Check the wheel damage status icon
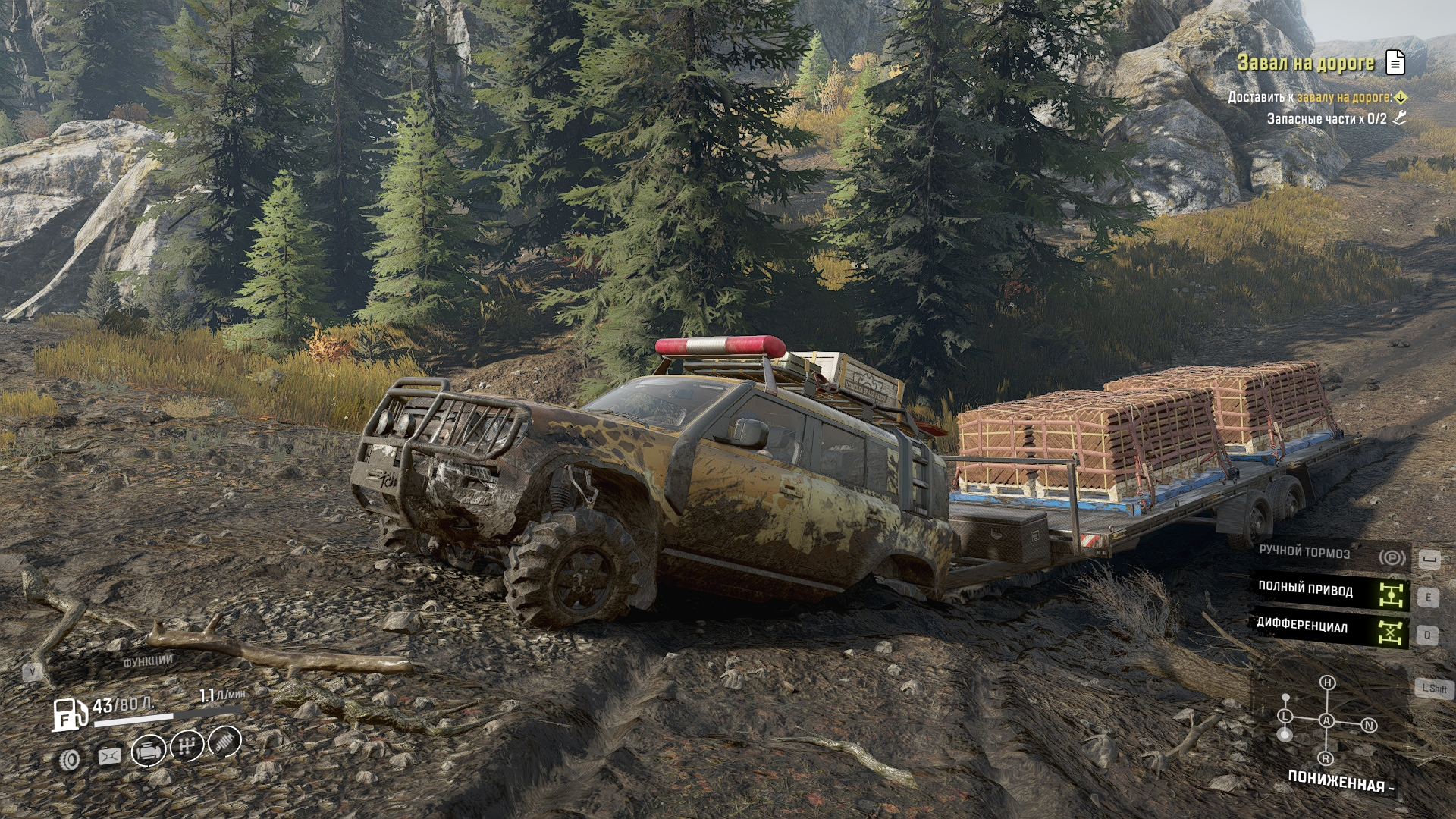1456x819 pixels. pyautogui.click(x=71, y=759)
